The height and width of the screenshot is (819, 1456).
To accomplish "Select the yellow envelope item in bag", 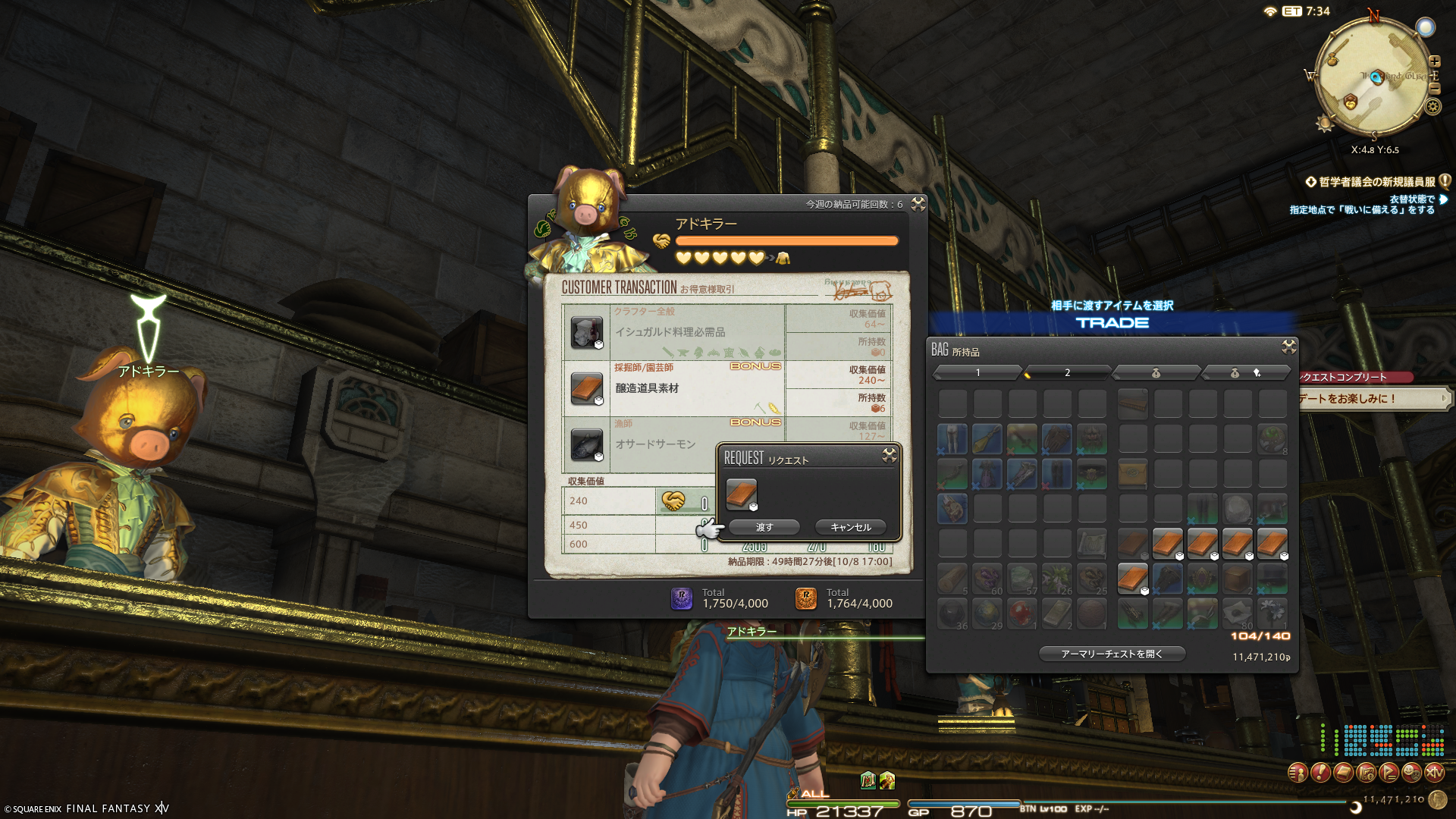I will (x=1132, y=474).
